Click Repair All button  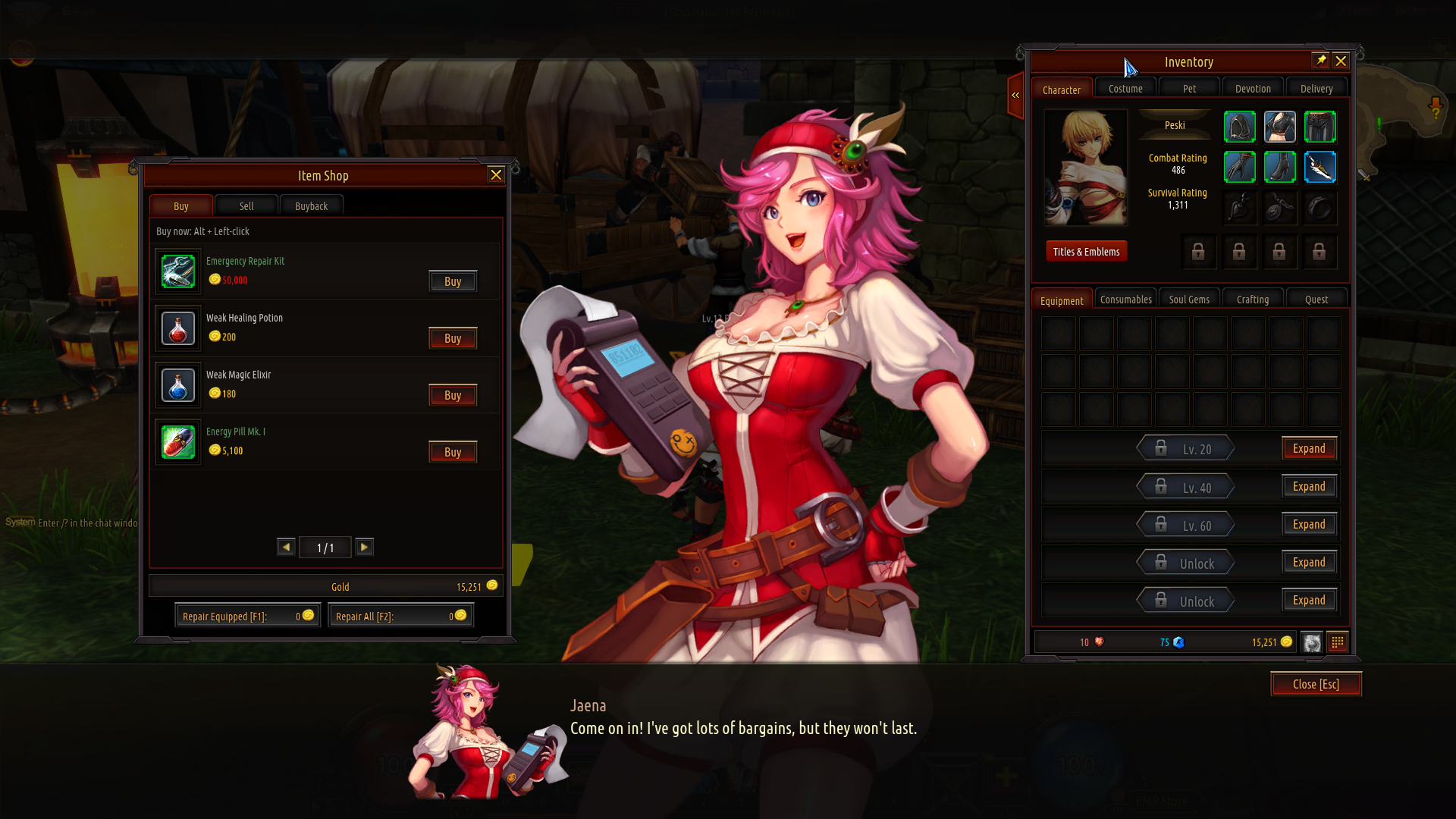(400, 616)
